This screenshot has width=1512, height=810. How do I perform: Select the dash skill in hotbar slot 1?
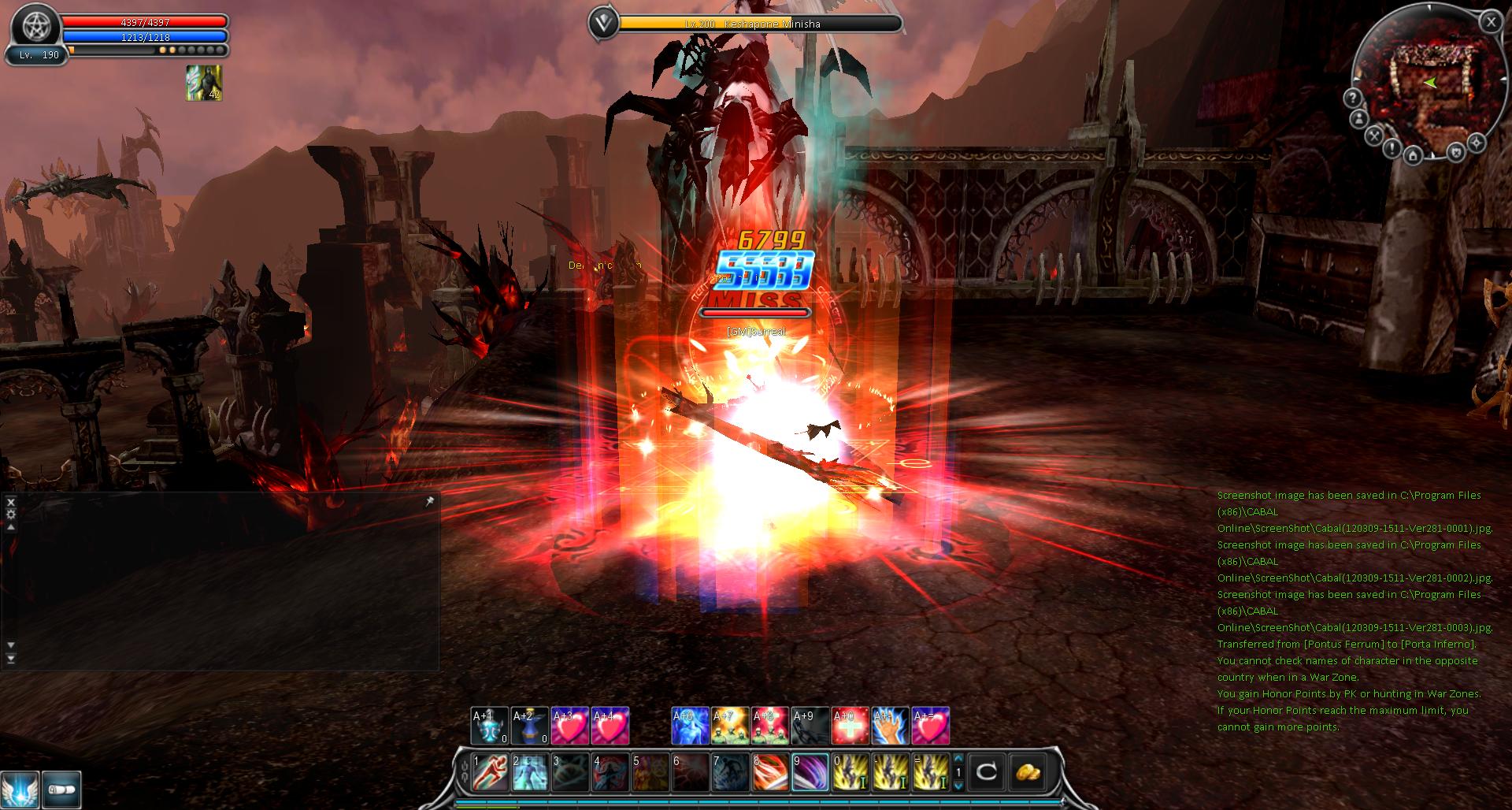click(x=491, y=771)
